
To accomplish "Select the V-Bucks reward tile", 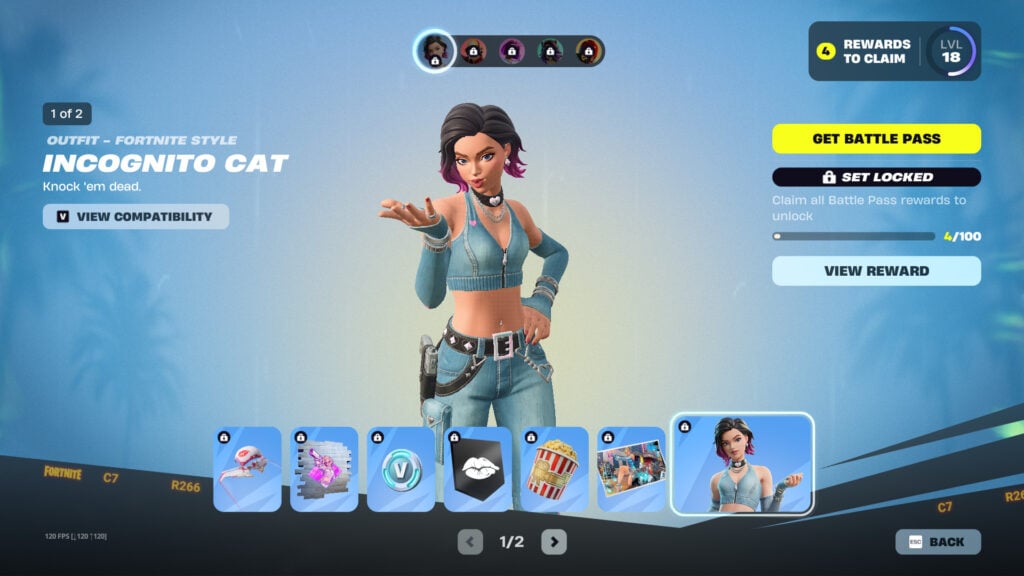I will point(401,470).
